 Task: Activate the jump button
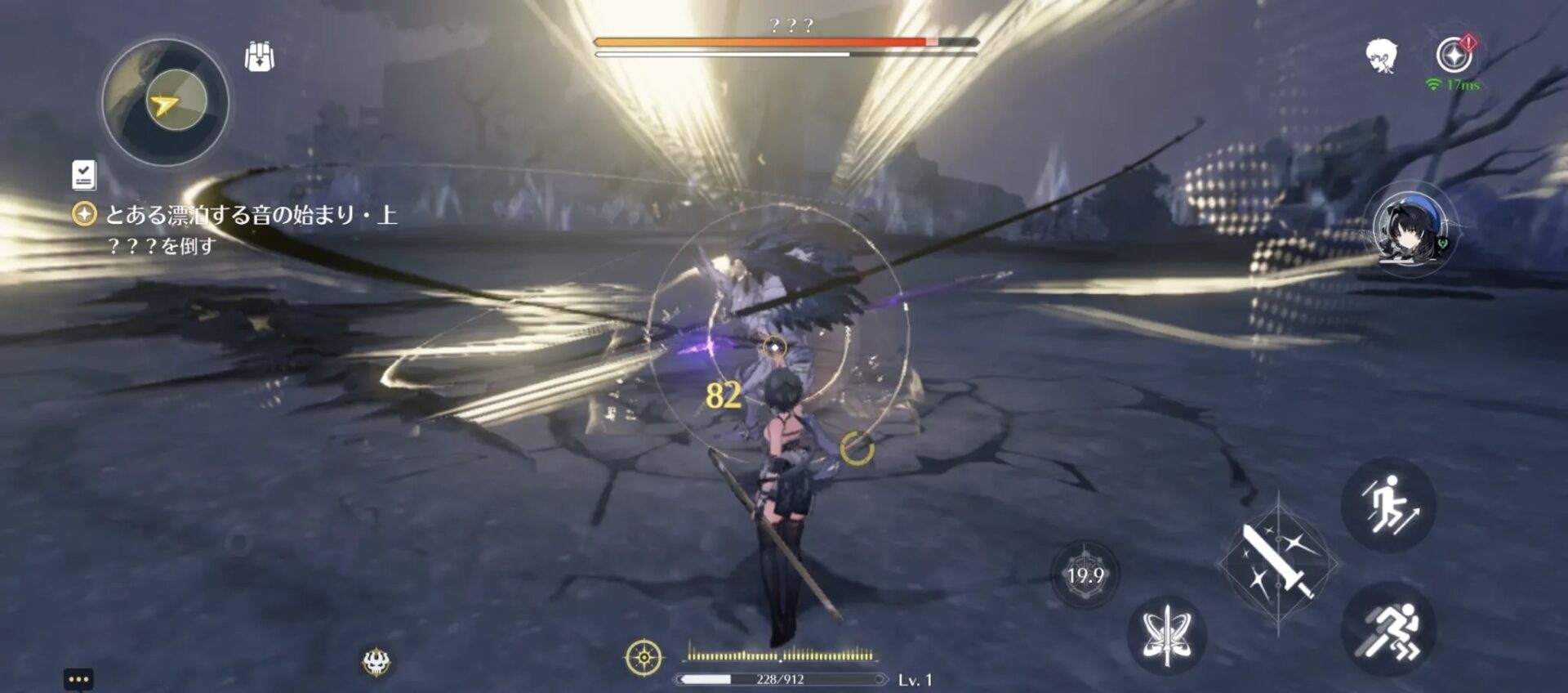[x=1388, y=505]
